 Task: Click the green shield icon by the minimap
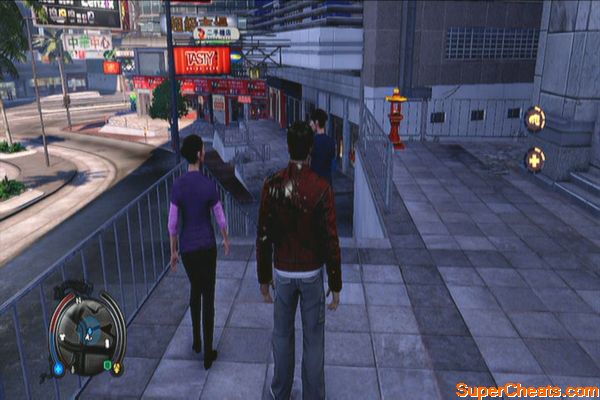coord(106,366)
